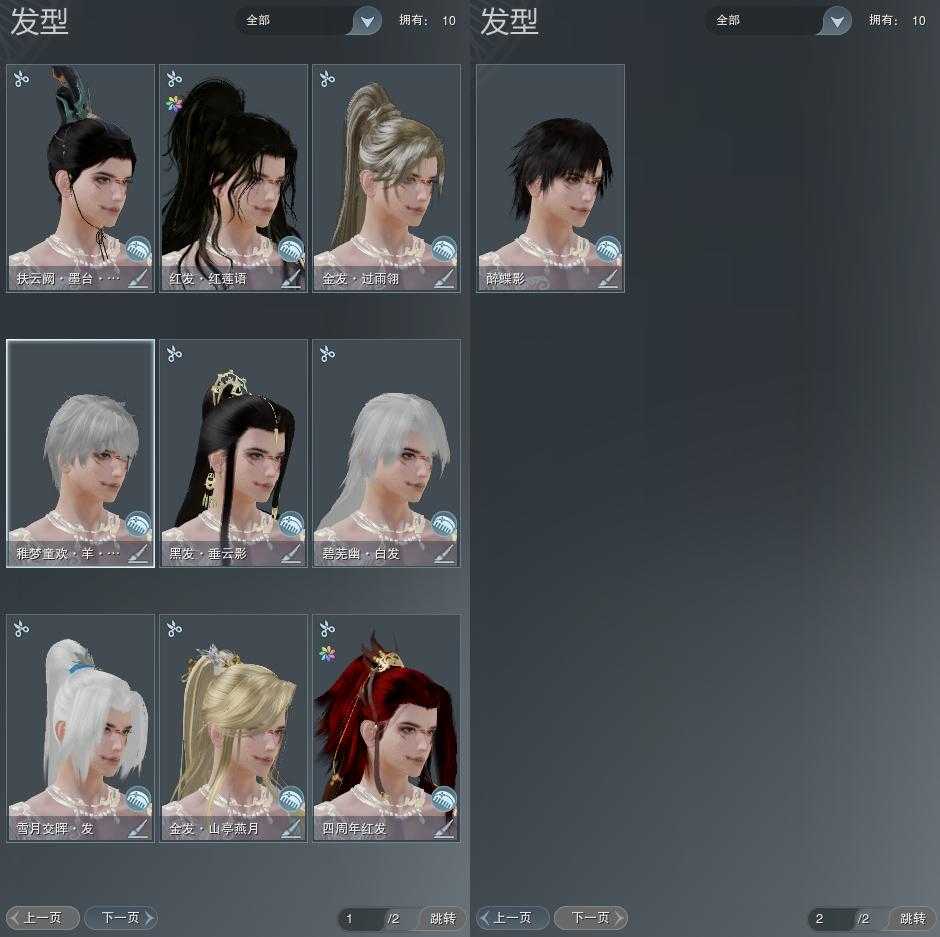Open the 全部 filter dropdown above 金发·过雨翎

point(367,20)
